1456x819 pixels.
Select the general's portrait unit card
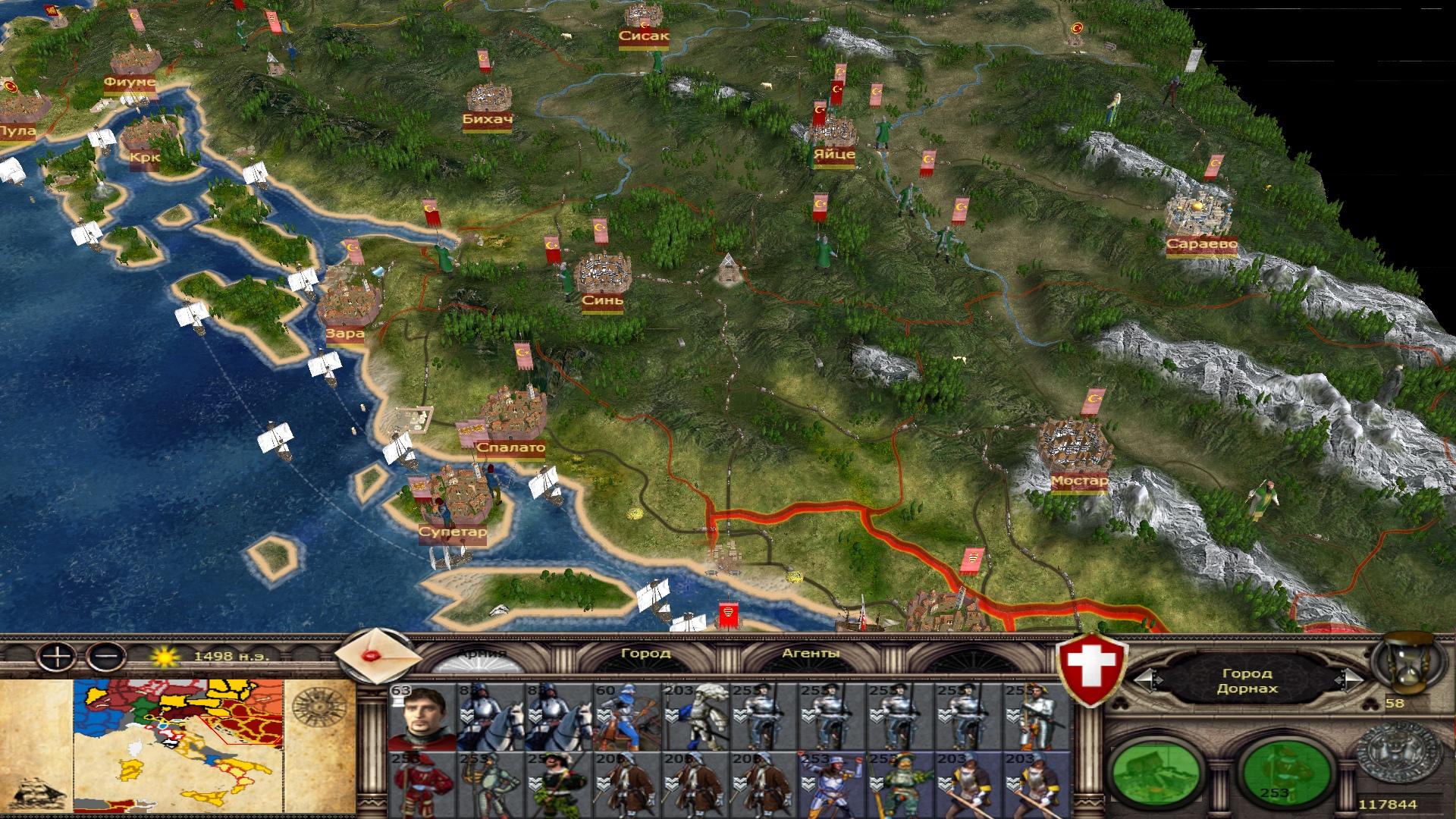pos(422,717)
